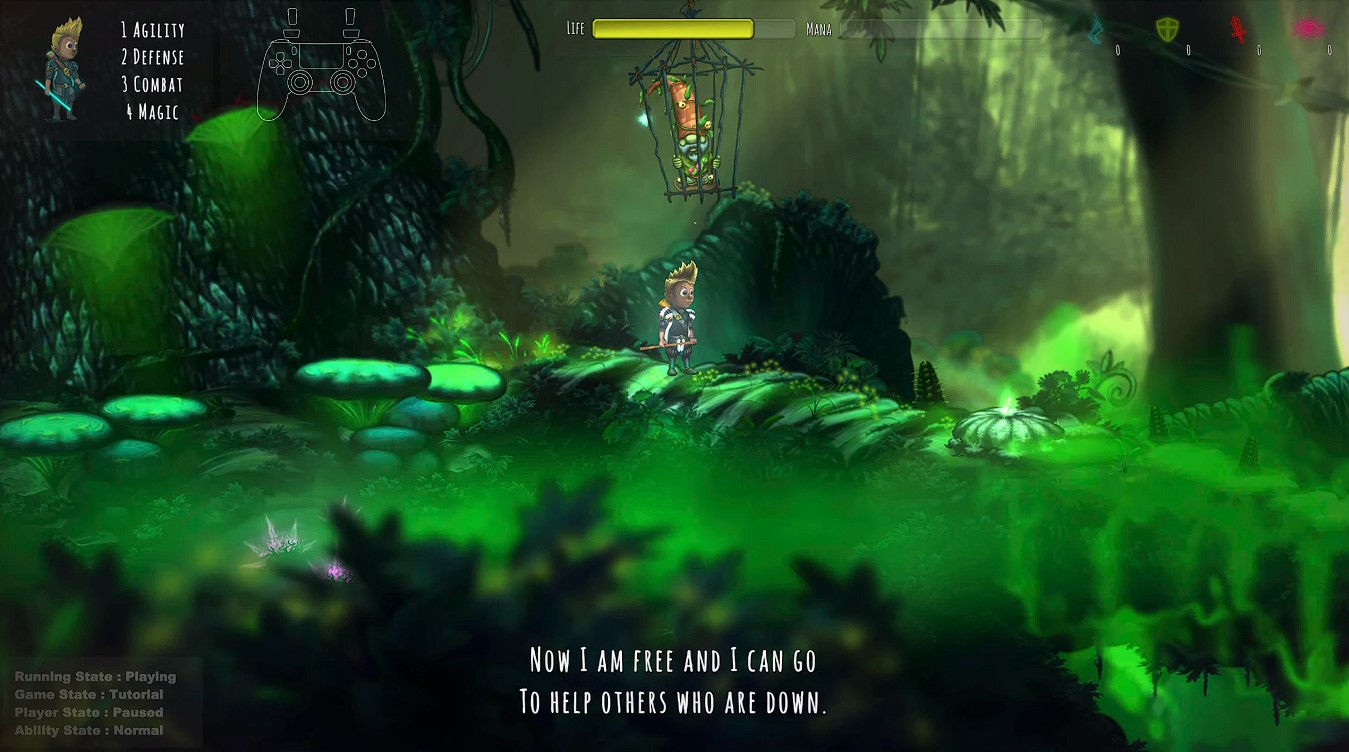Choose the 2 Defense ability entry

tap(152, 57)
